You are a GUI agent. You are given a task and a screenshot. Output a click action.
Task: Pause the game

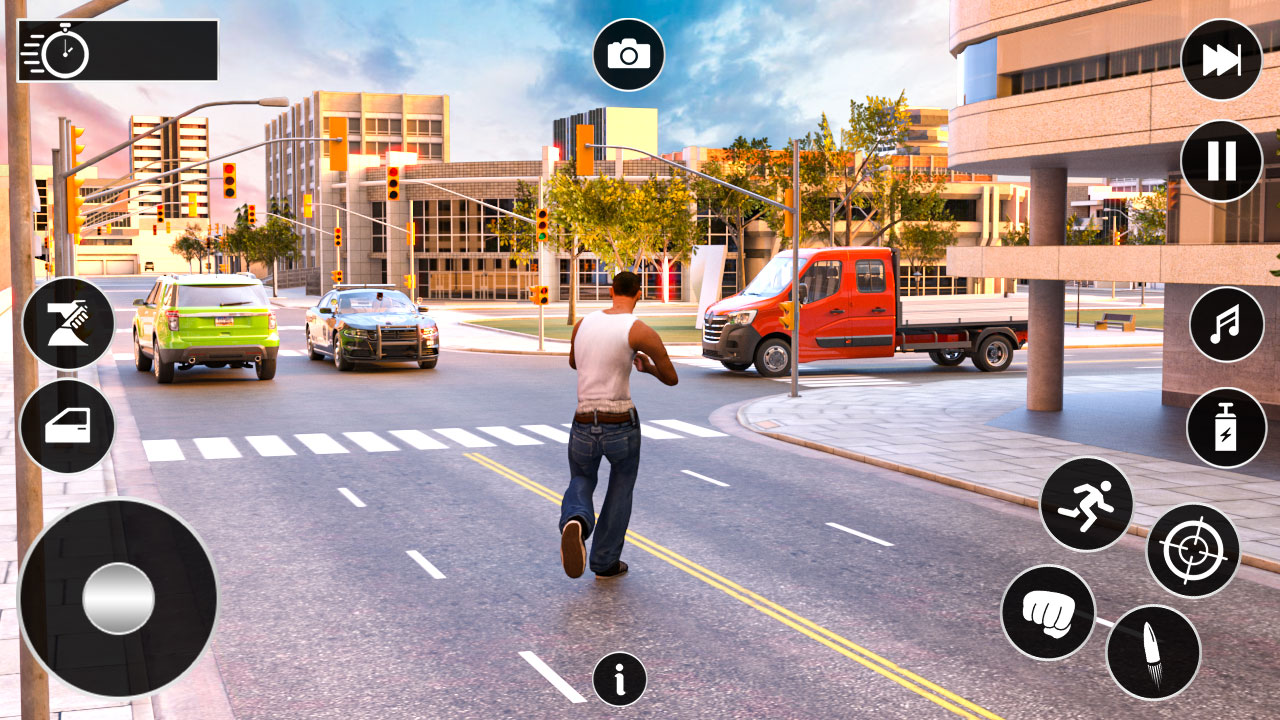pyautogui.click(x=1221, y=160)
